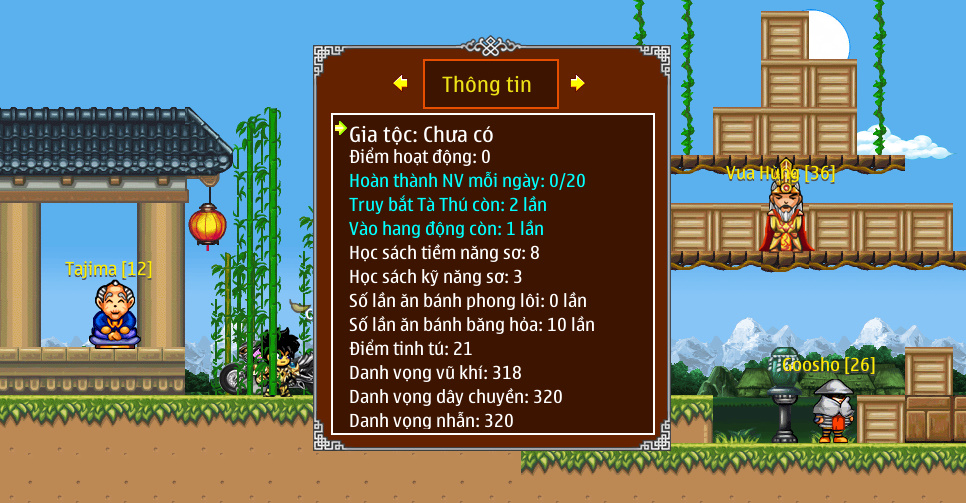Image resolution: width=966 pixels, height=503 pixels.
Task: Choose the Truy bắt Tà Thú row
Action: [448, 205]
